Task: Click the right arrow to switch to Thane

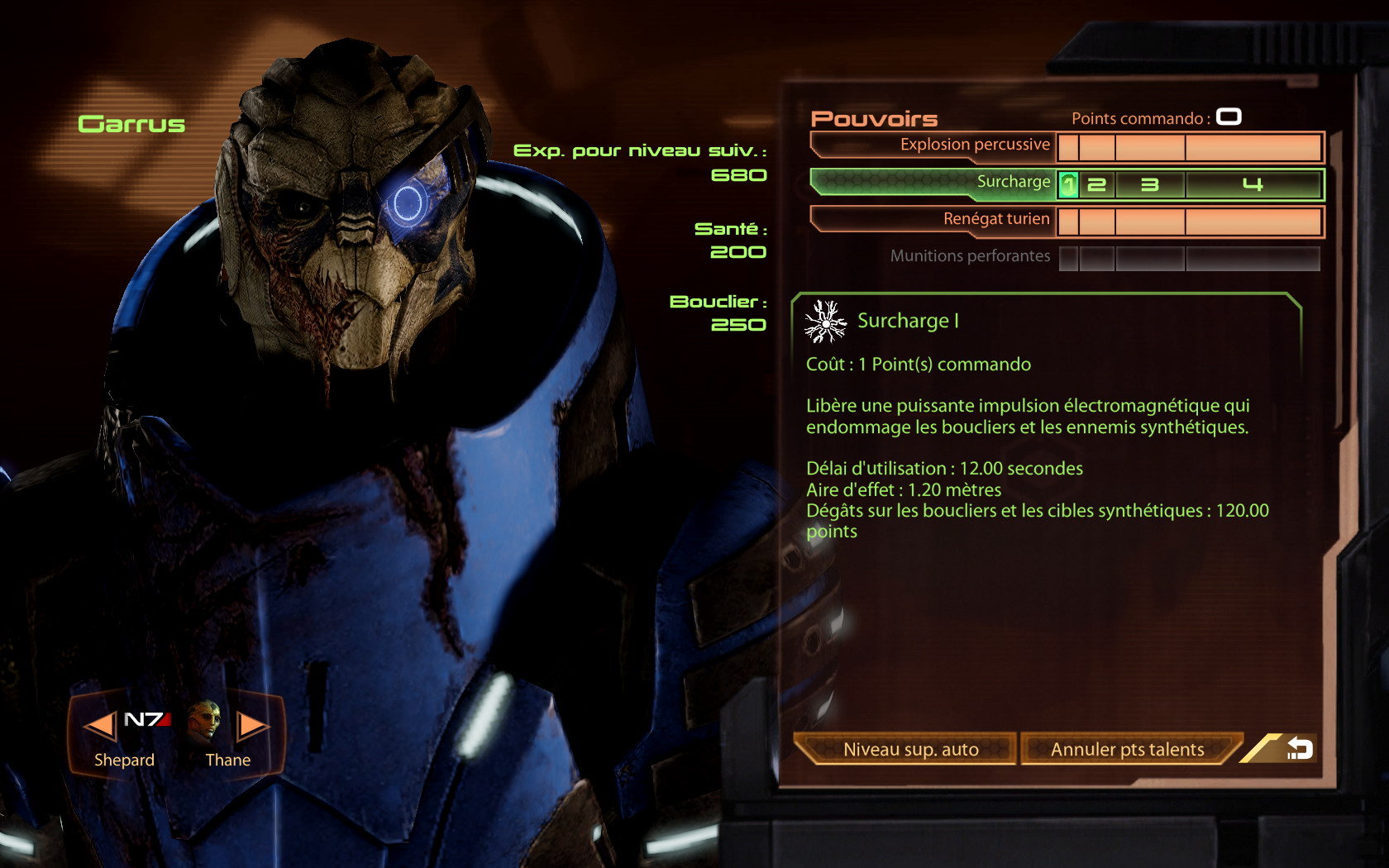Action: click(251, 726)
